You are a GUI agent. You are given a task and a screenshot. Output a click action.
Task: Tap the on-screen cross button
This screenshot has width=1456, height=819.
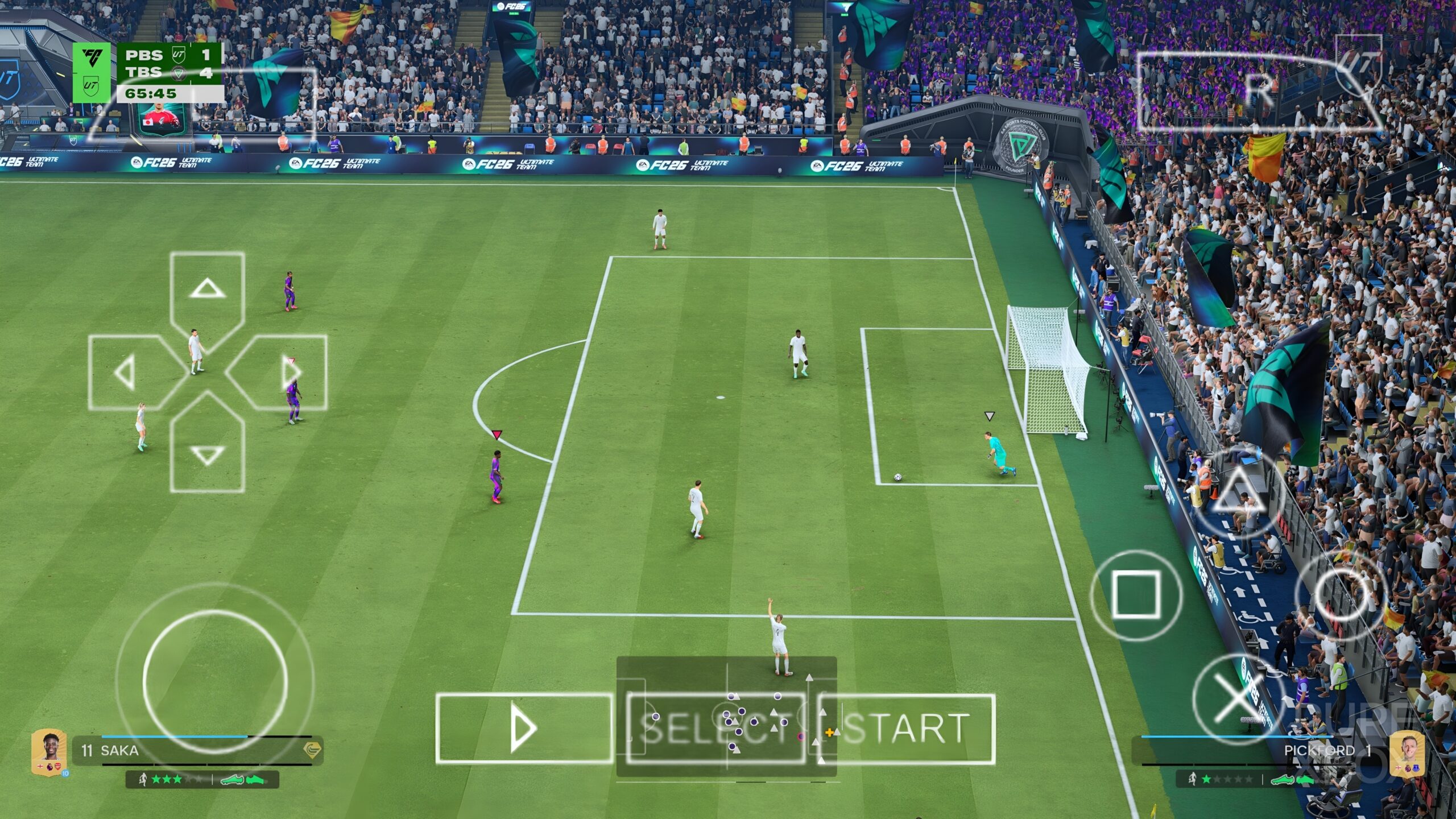click(x=1238, y=698)
